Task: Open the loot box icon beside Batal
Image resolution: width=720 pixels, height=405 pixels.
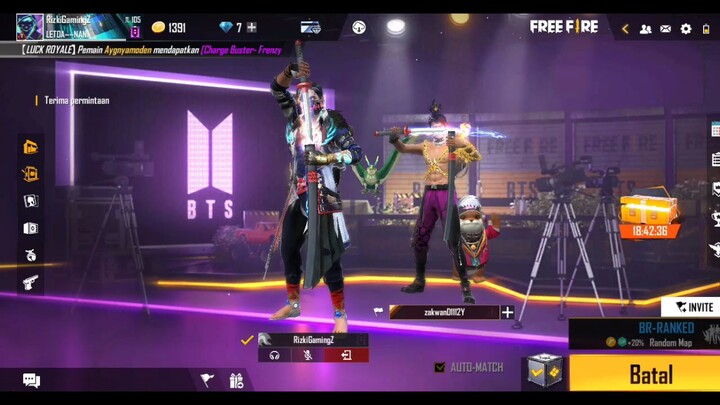Action: [545, 370]
